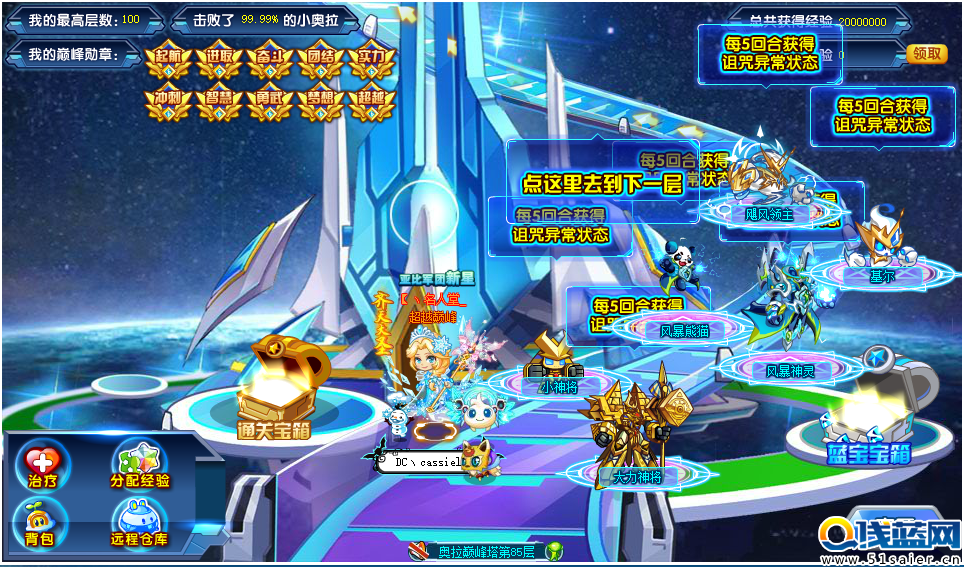Open the 远程仓库 remote warehouse
The height and width of the screenshot is (567, 964).
[x=140, y=523]
